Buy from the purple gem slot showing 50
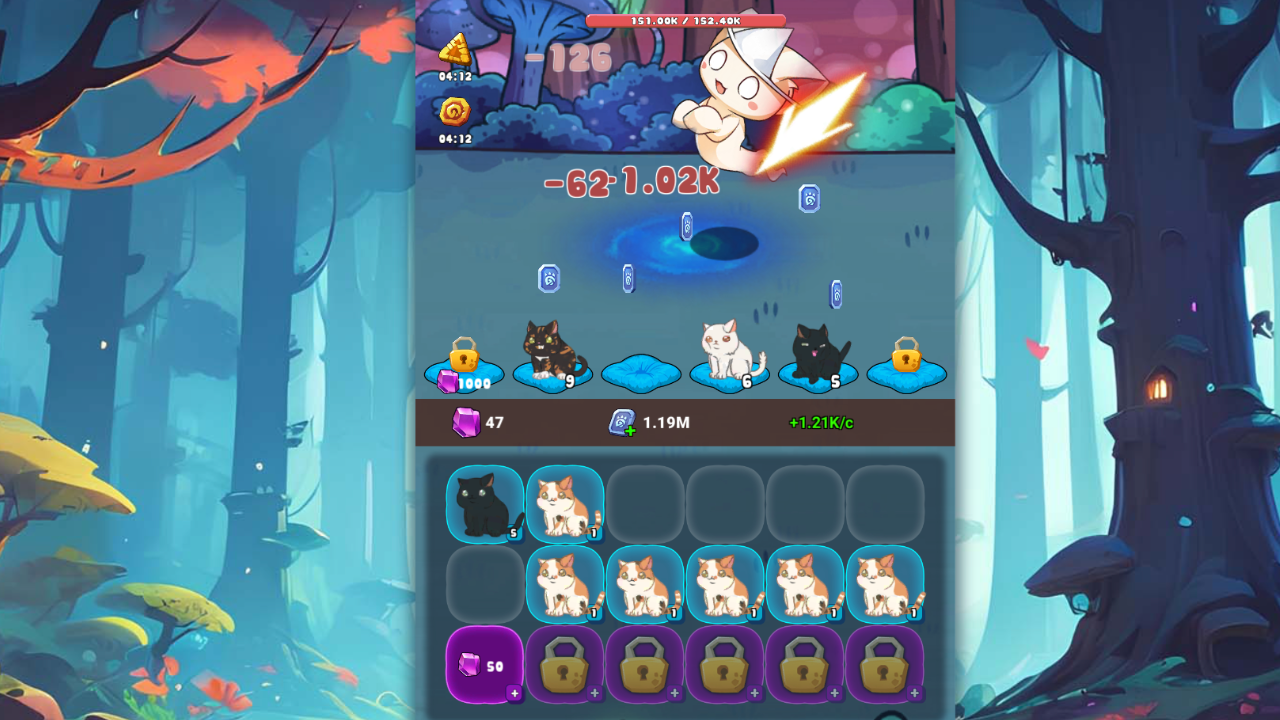Viewport: 1280px width, 720px height. click(483, 663)
